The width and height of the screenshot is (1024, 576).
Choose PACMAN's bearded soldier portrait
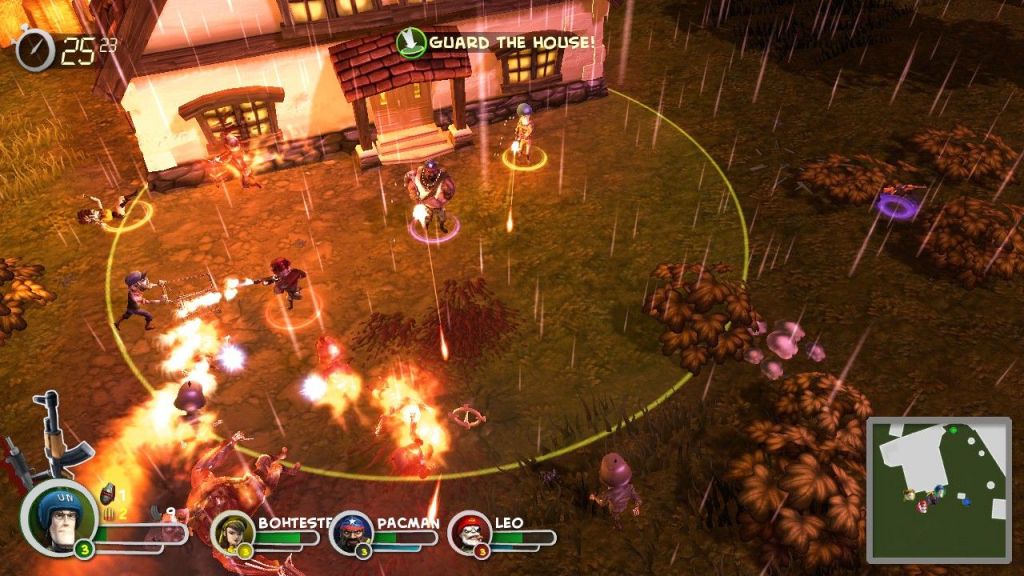click(350, 530)
